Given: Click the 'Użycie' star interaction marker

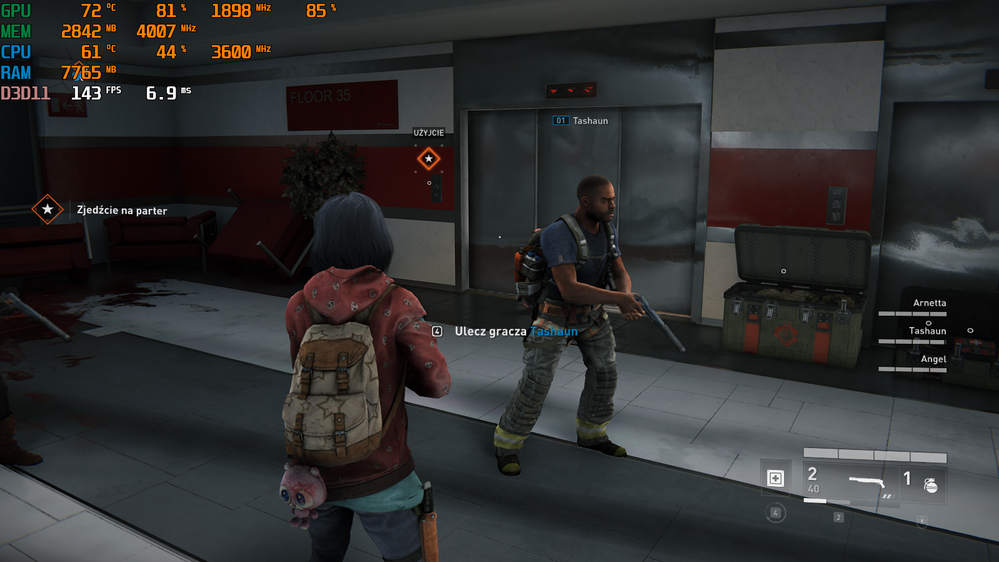Looking at the screenshot, I should pyautogui.click(x=428, y=158).
